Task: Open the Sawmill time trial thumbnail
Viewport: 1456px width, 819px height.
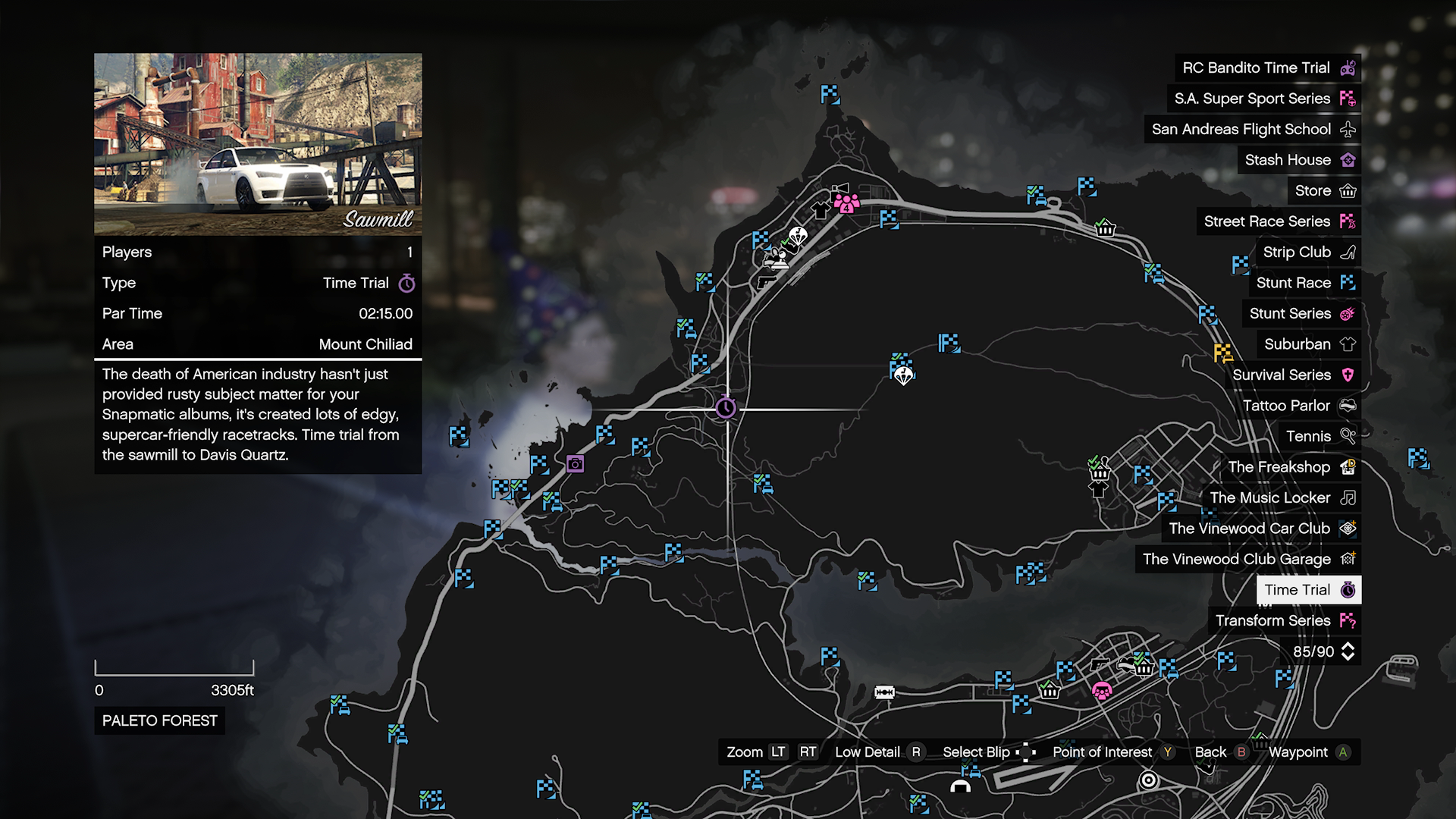Action: click(258, 144)
